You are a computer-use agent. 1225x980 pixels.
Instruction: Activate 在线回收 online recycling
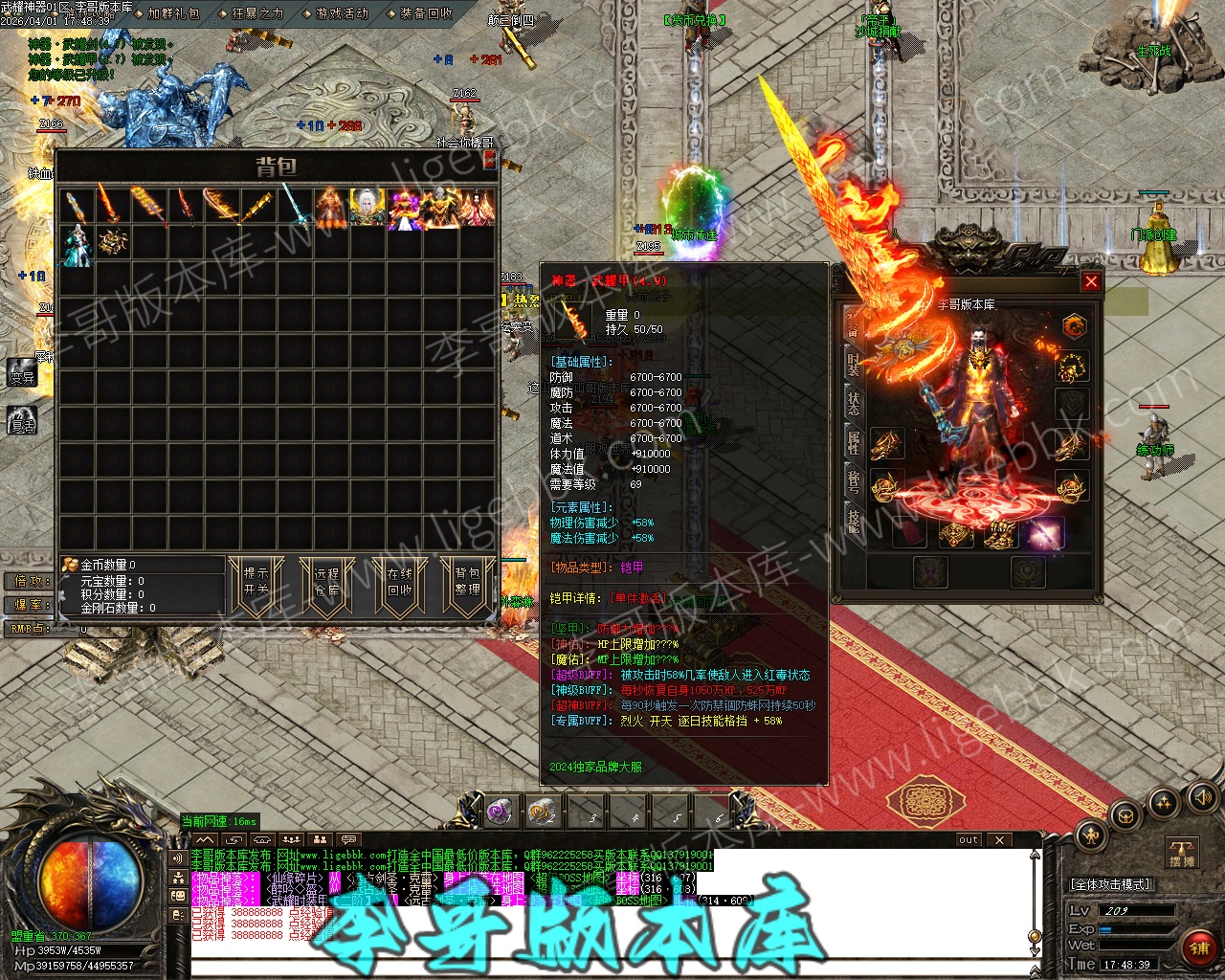coord(399,581)
